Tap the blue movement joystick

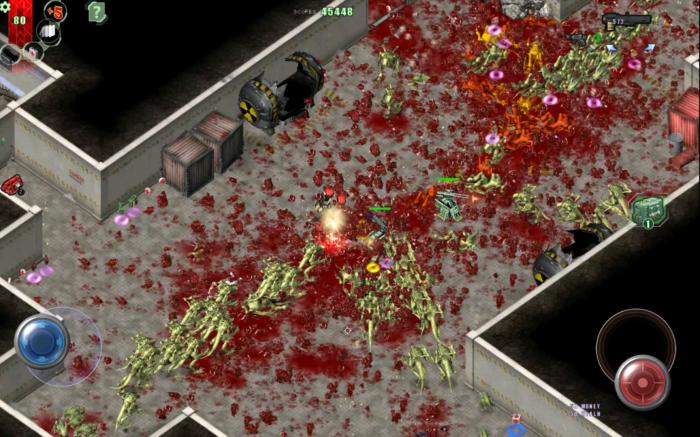[42, 340]
